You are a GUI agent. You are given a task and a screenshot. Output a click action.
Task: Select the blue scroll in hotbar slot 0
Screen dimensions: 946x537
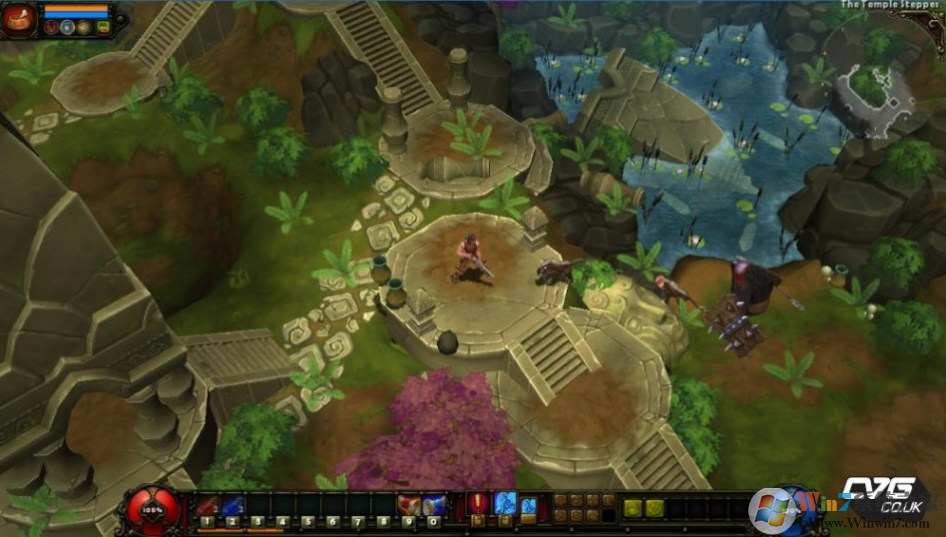[433, 506]
